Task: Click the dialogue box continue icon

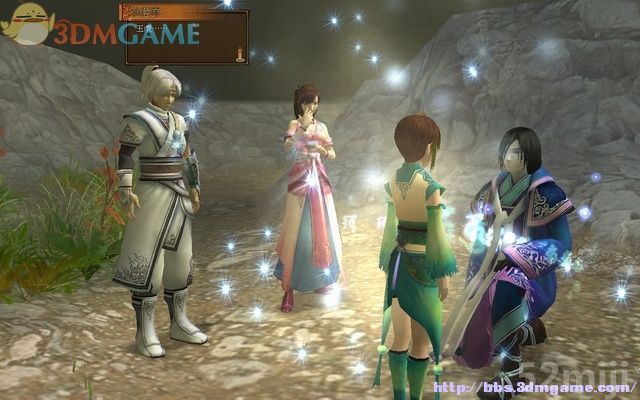Action: [239, 53]
